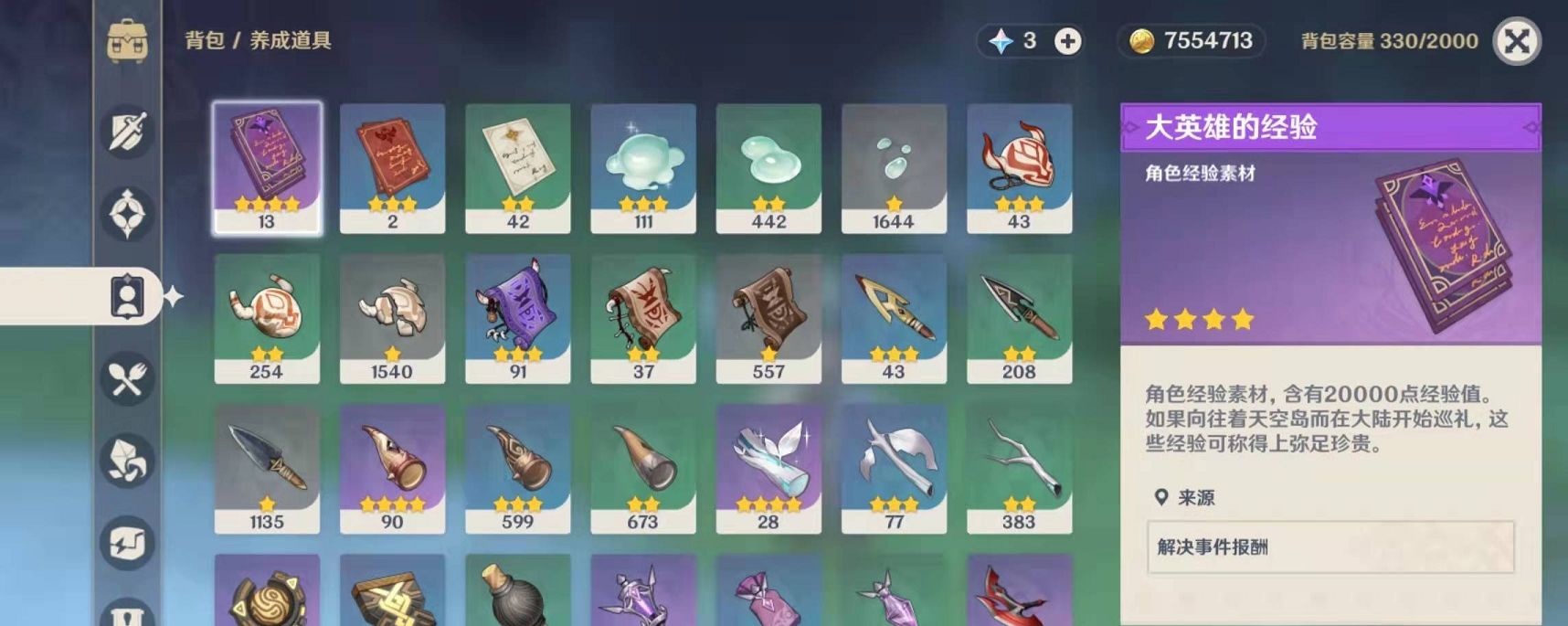Select the red Adventurer's Experience book slot

coord(392,167)
